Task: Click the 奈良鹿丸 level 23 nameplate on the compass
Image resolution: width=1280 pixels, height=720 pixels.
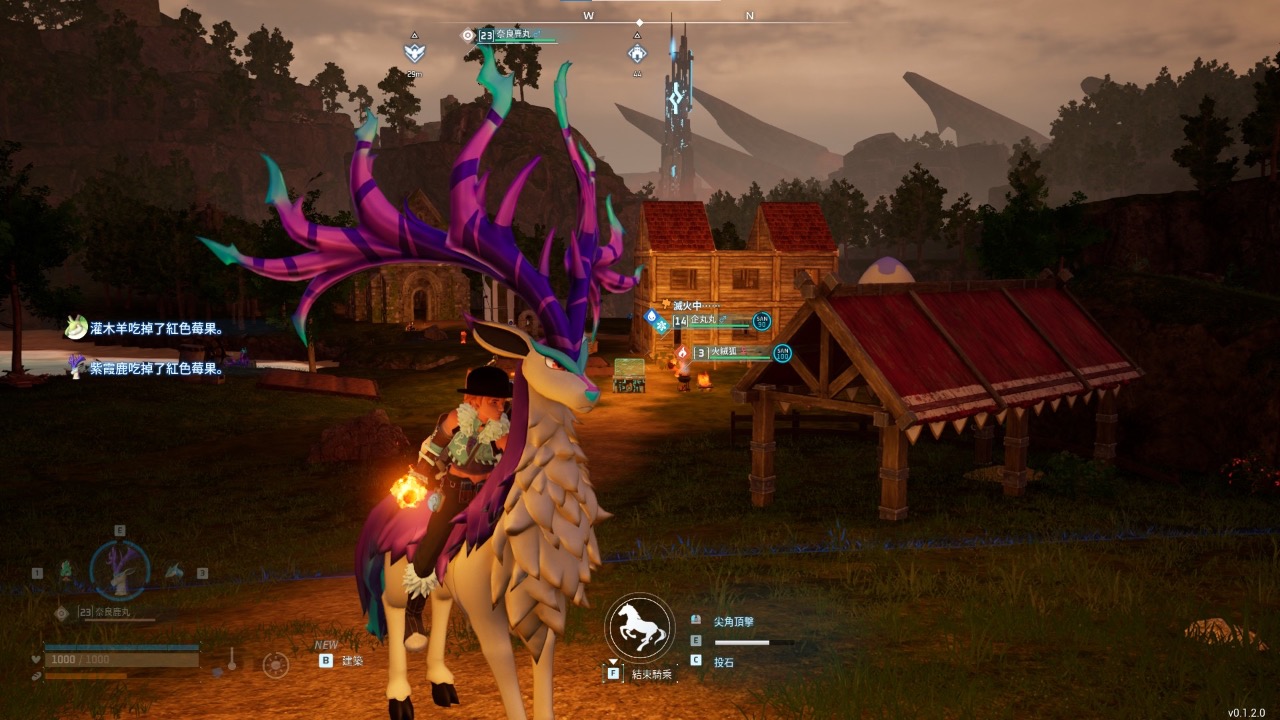Action: point(512,36)
